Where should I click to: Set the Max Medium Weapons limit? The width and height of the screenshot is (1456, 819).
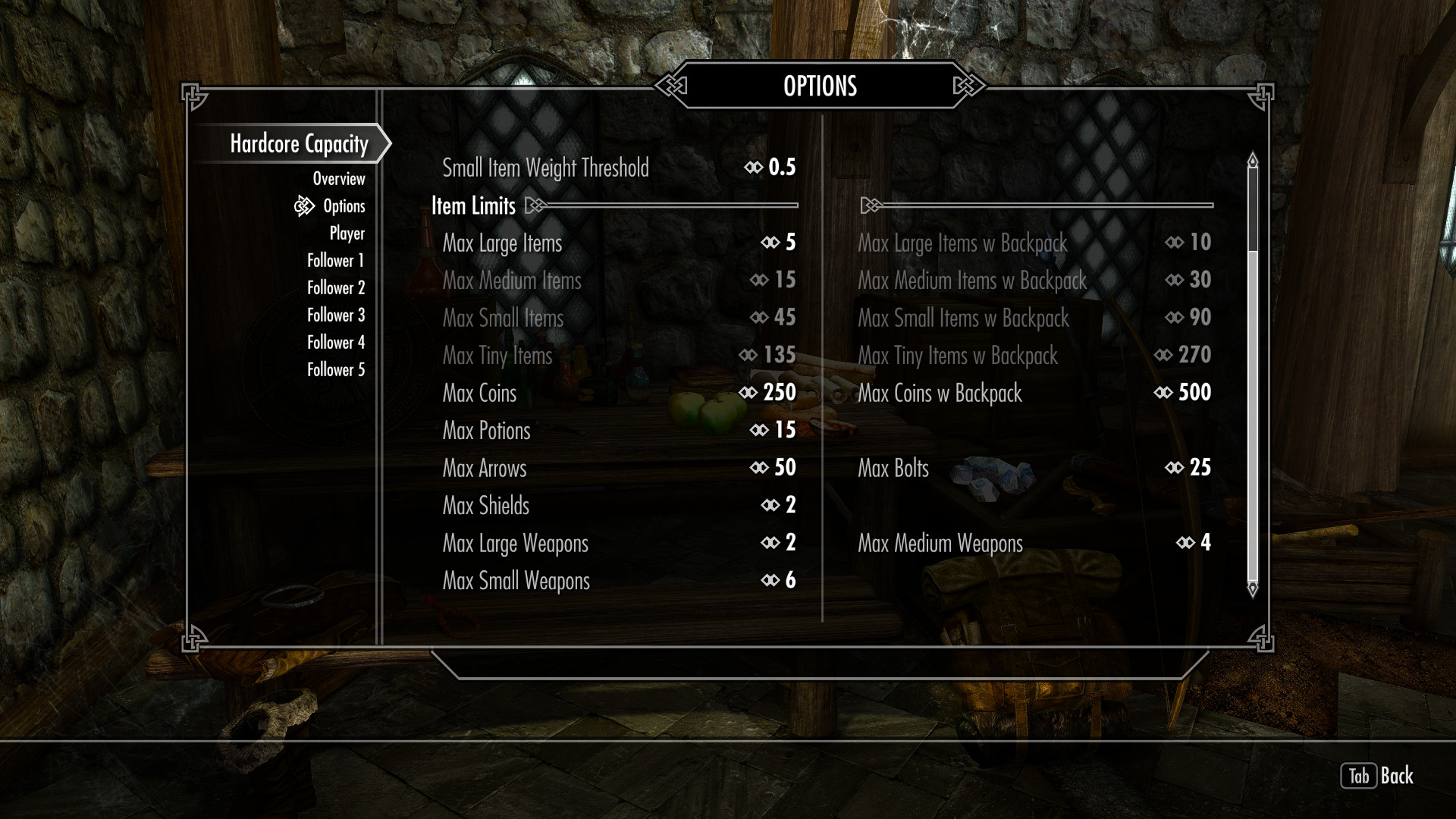tap(1034, 543)
